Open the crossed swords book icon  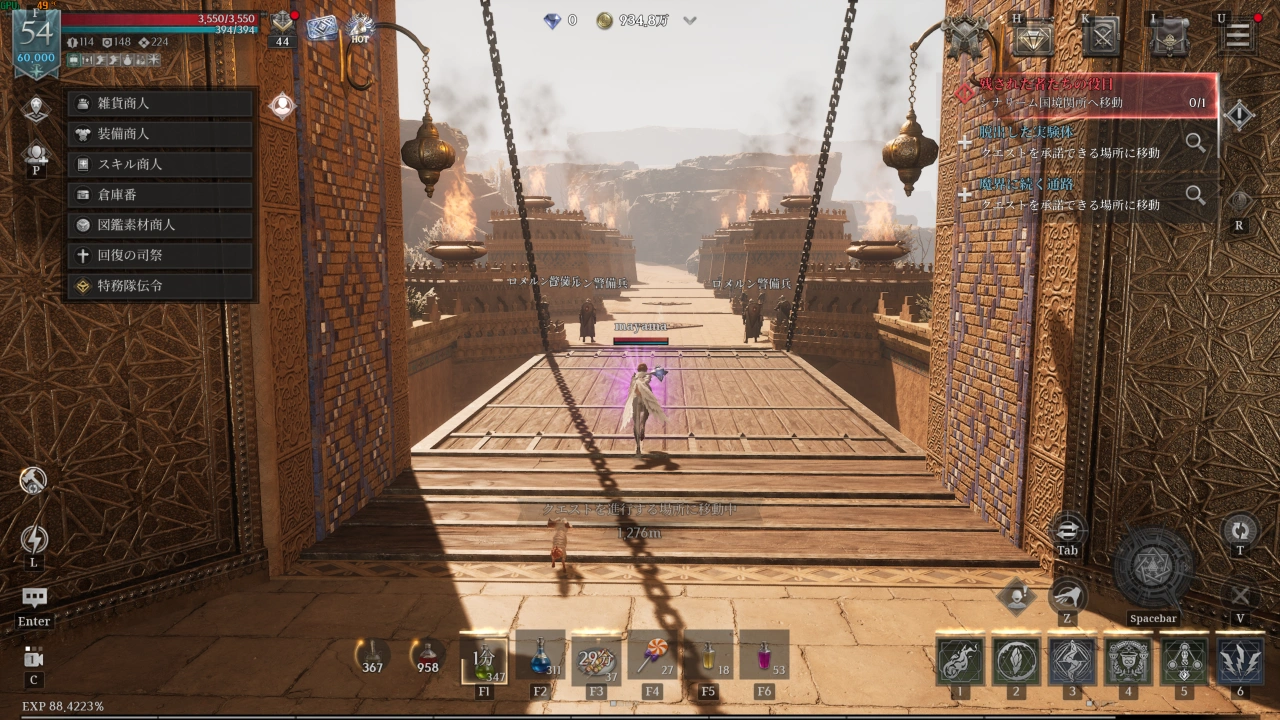1101,37
